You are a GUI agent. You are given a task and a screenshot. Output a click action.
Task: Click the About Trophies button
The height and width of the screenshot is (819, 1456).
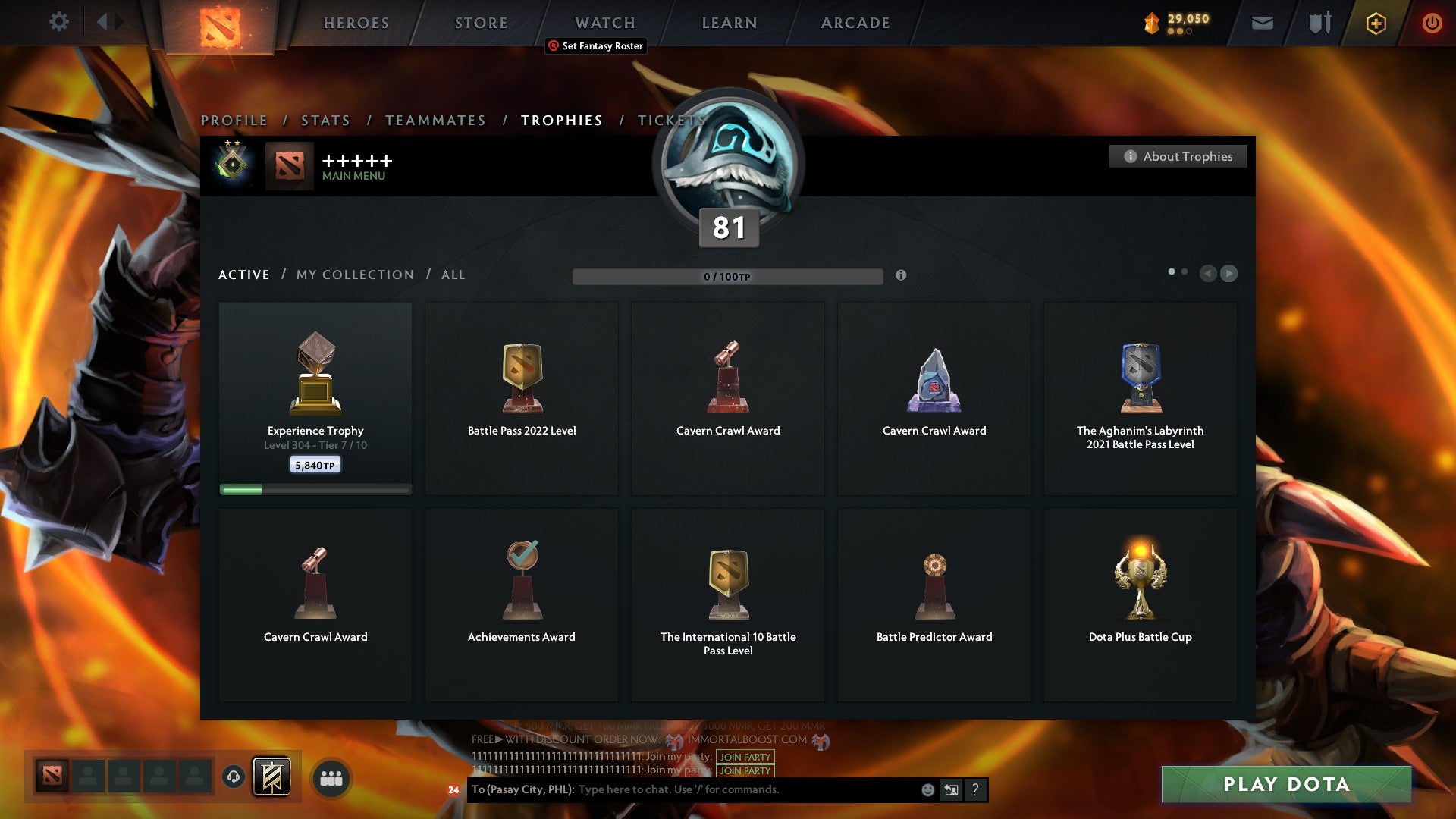point(1178,156)
